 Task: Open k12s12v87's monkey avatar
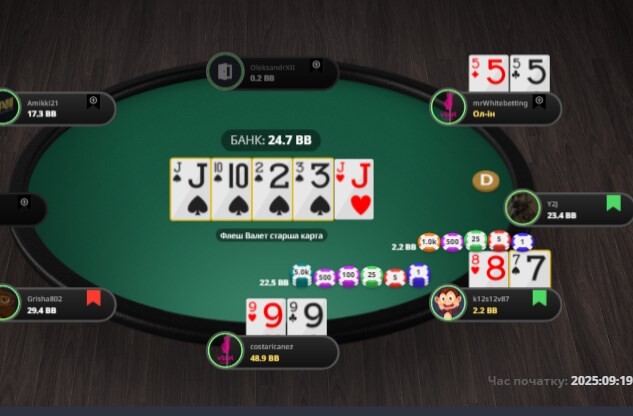pyautogui.click(x=447, y=304)
